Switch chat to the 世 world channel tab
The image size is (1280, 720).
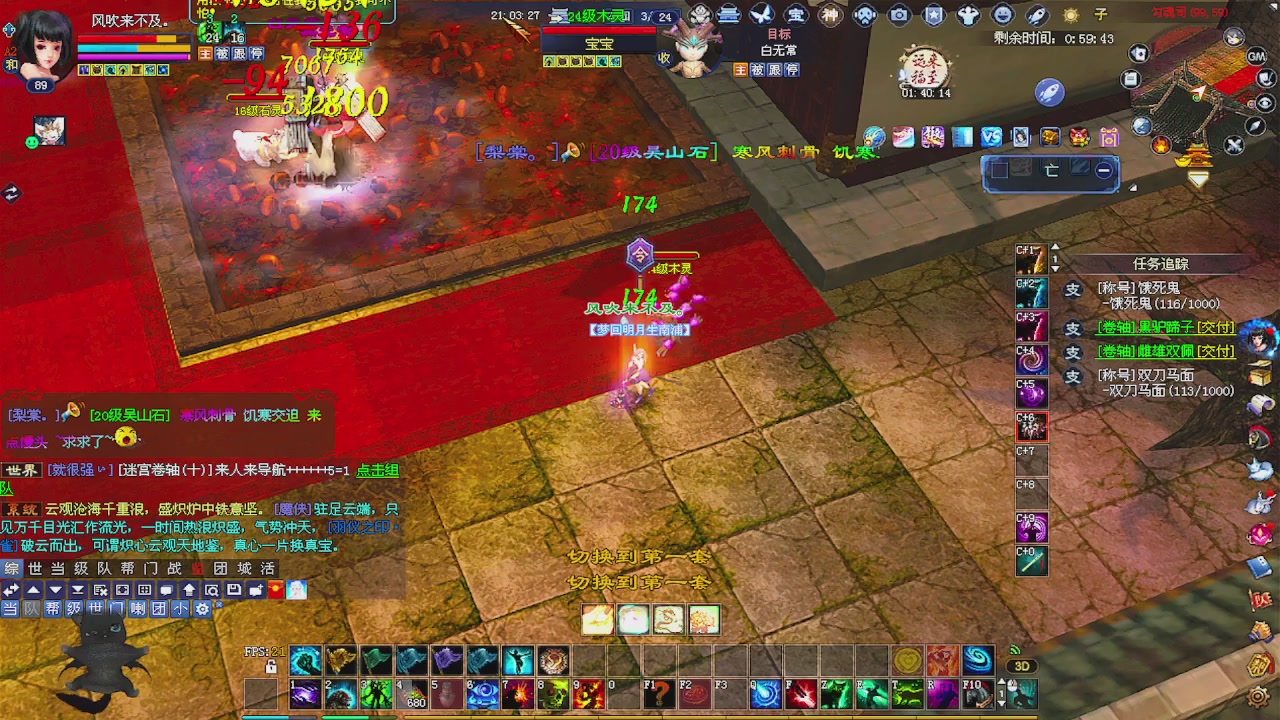pos(35,568)
